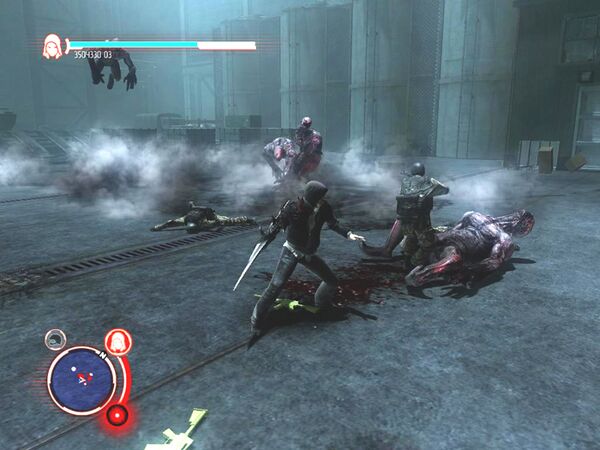Select the red hooded character icon above the minimap

[118, 342]
